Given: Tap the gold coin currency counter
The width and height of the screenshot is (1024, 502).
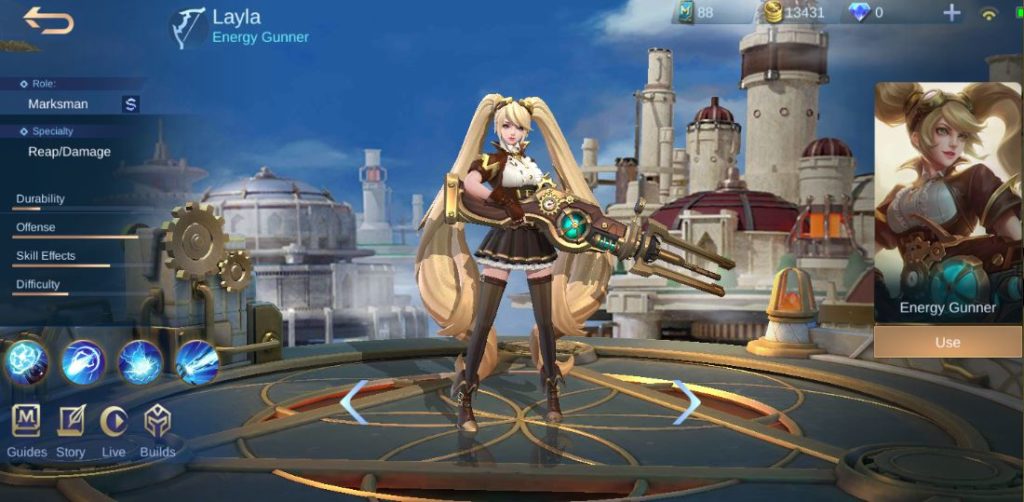Looking at the screenshot, I should (x=794, y=13).
